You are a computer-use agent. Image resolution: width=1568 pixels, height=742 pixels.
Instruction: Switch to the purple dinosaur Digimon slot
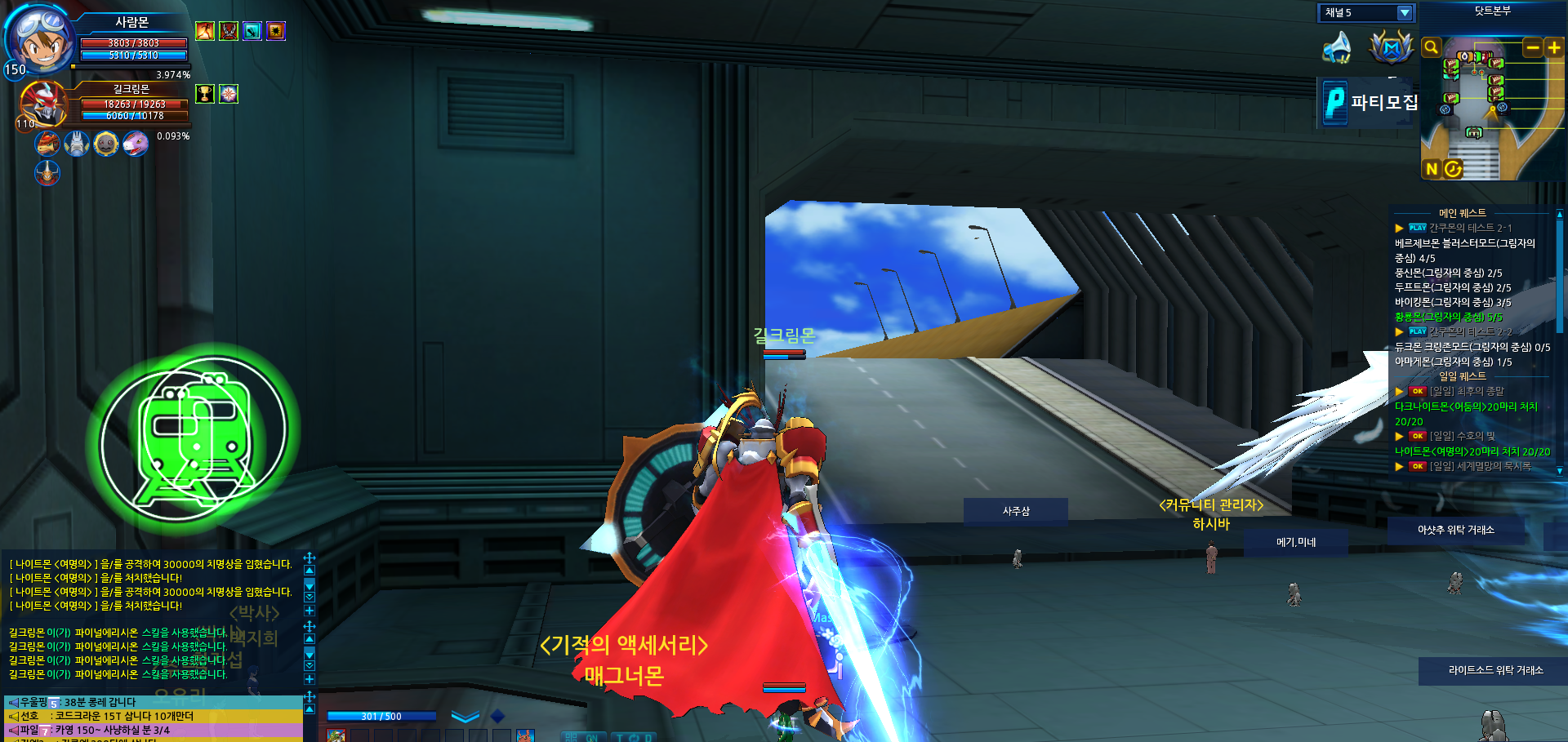click(136, 144)
